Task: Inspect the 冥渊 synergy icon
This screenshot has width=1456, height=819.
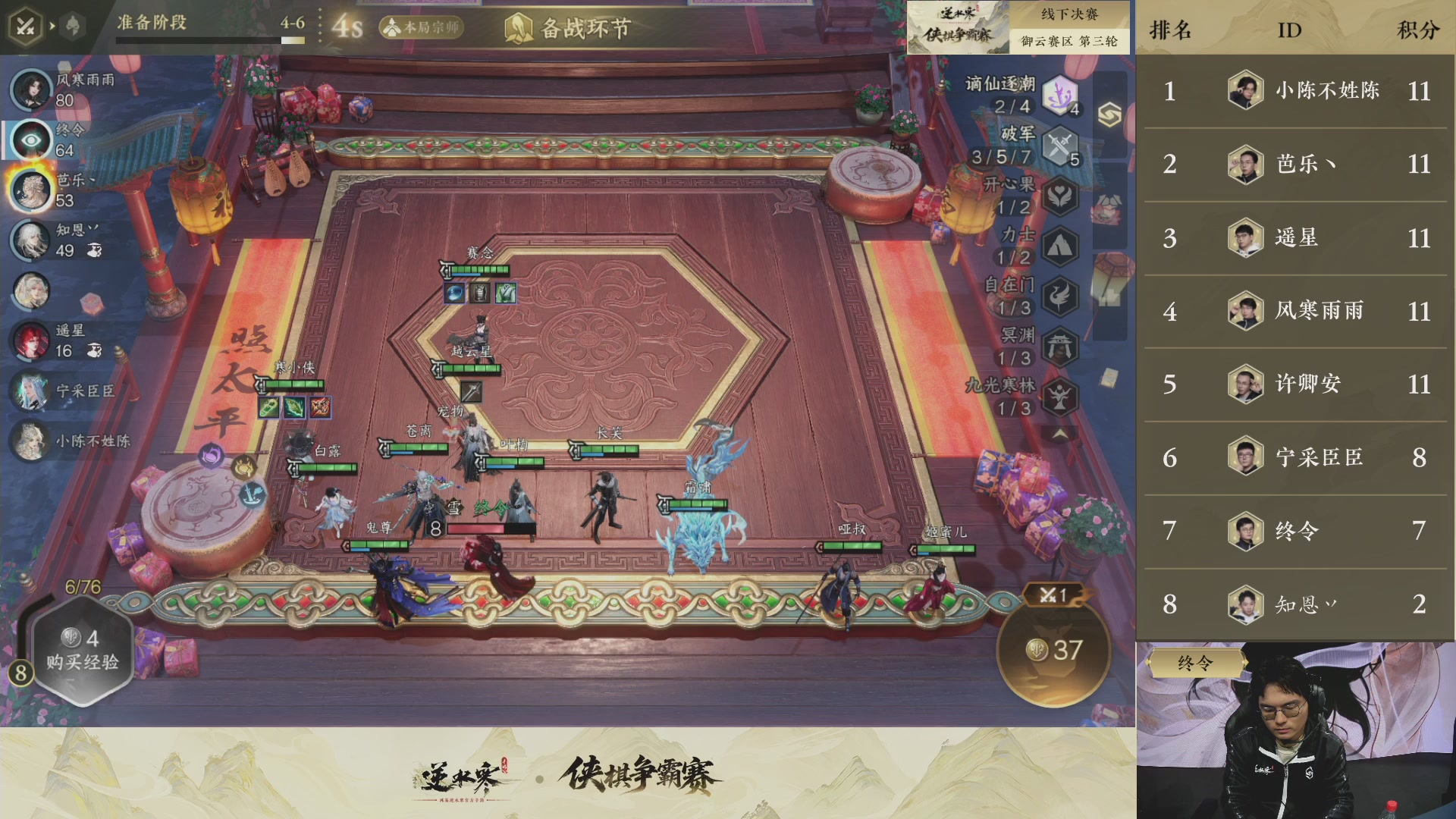Action: 1059,347
